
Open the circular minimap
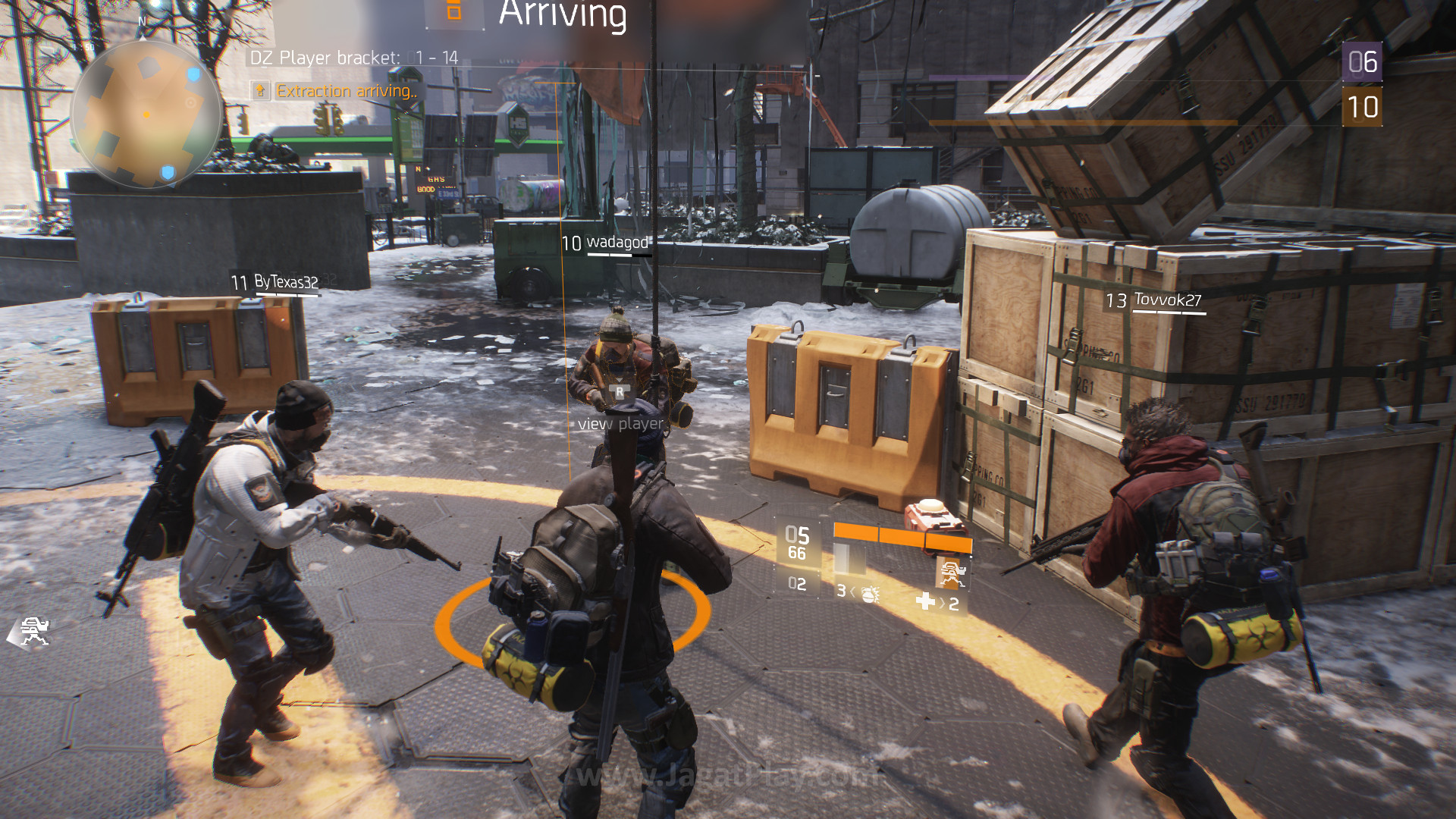146,114
